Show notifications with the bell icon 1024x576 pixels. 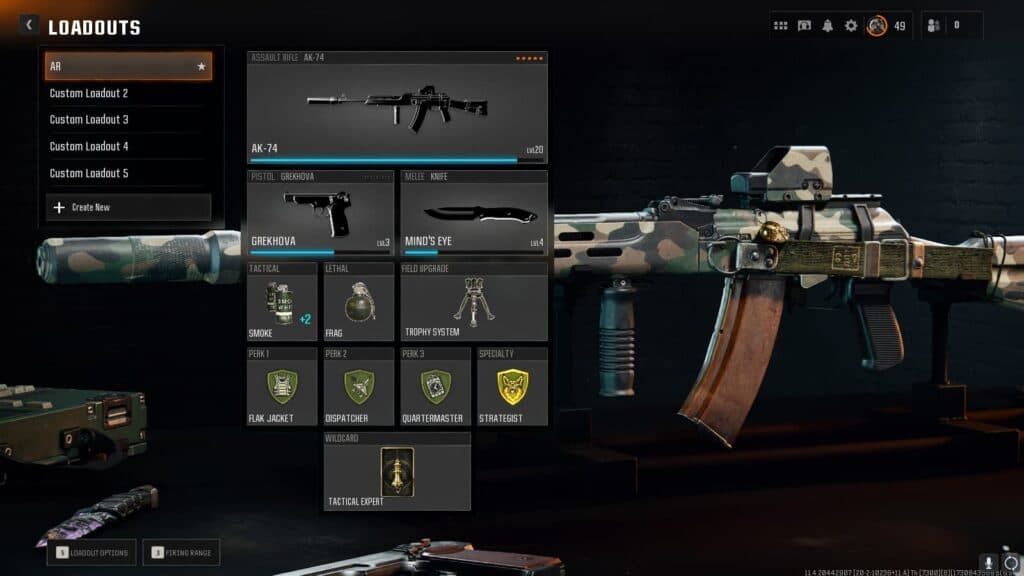coord(827,26)
